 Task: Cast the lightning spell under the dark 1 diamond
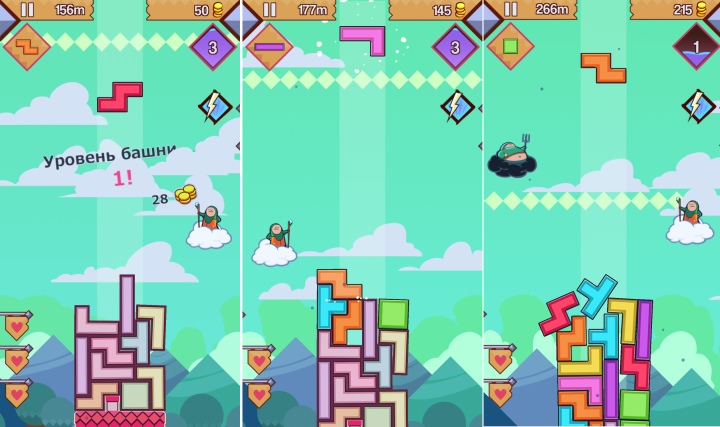tap(697, 105)
